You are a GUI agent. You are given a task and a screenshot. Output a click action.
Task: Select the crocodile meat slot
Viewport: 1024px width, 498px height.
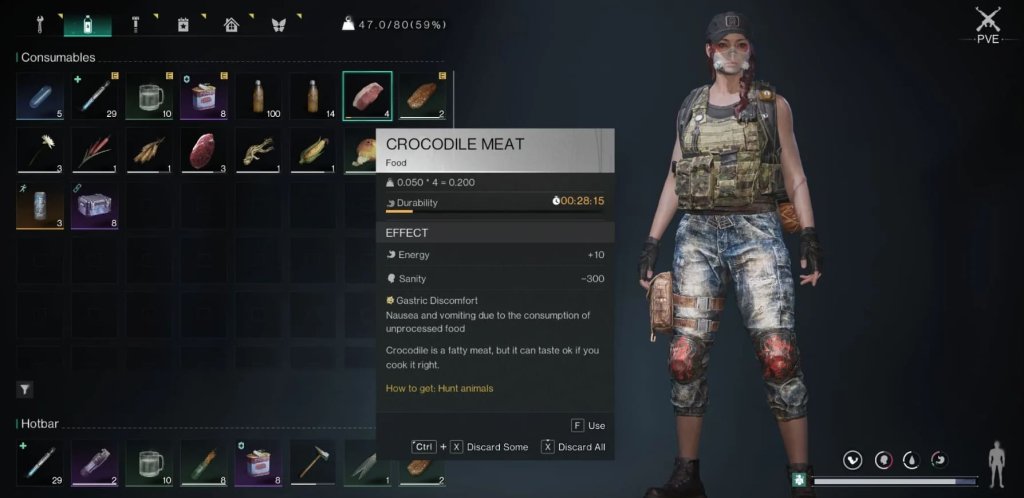point(367,96)
